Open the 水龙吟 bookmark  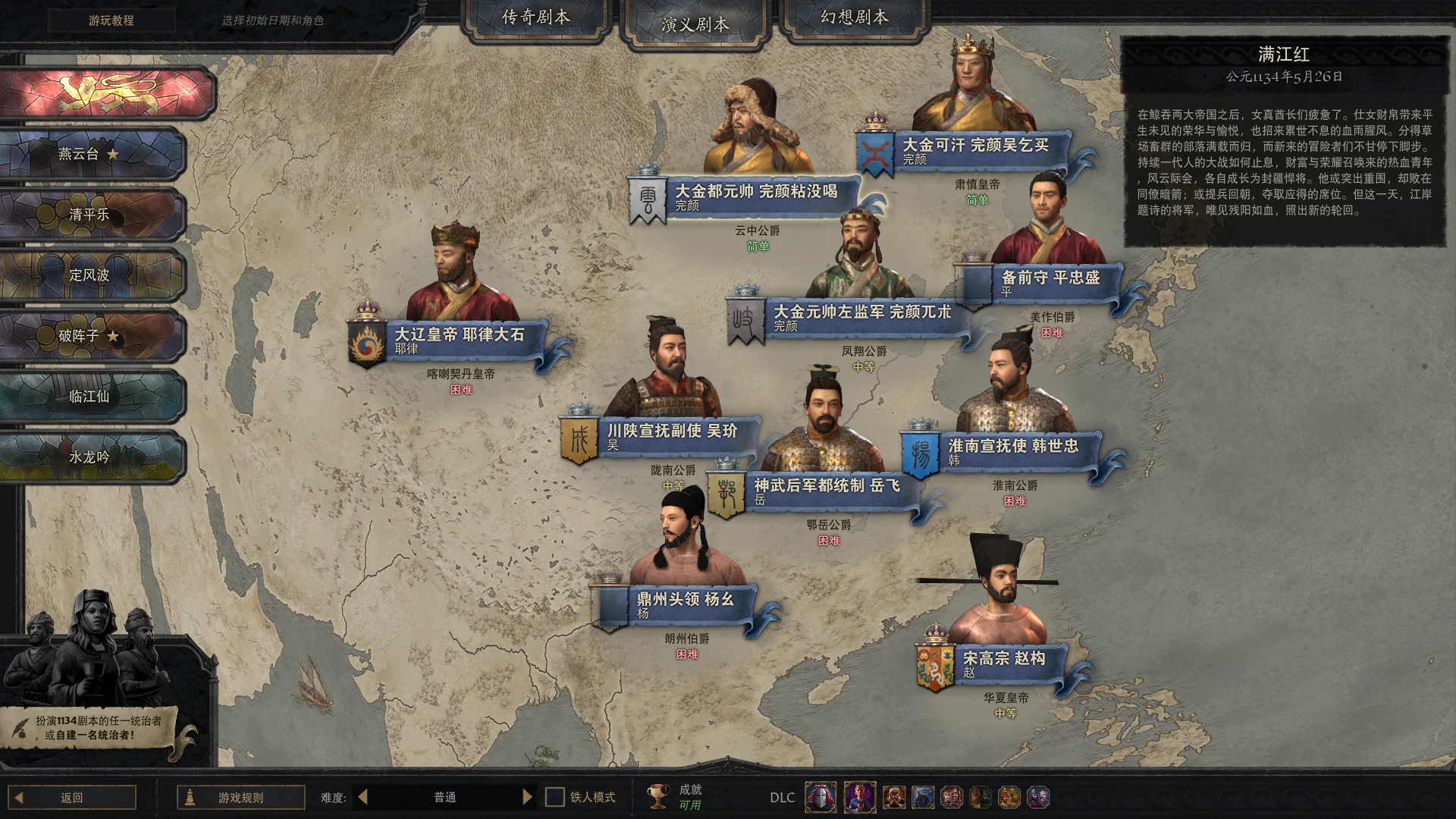[91, 457]
